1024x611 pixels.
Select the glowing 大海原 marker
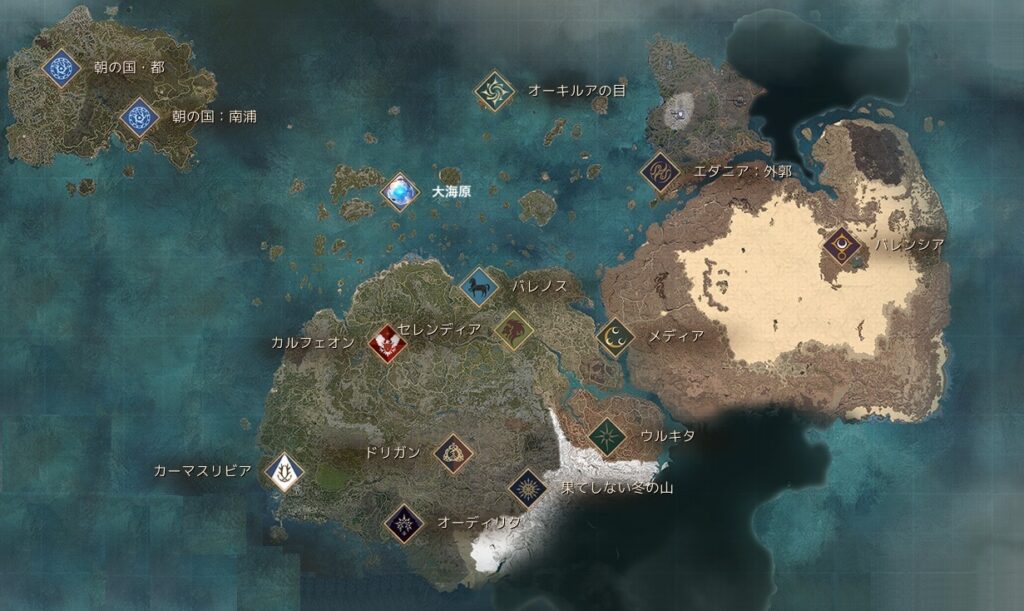[x=400, y=191]
